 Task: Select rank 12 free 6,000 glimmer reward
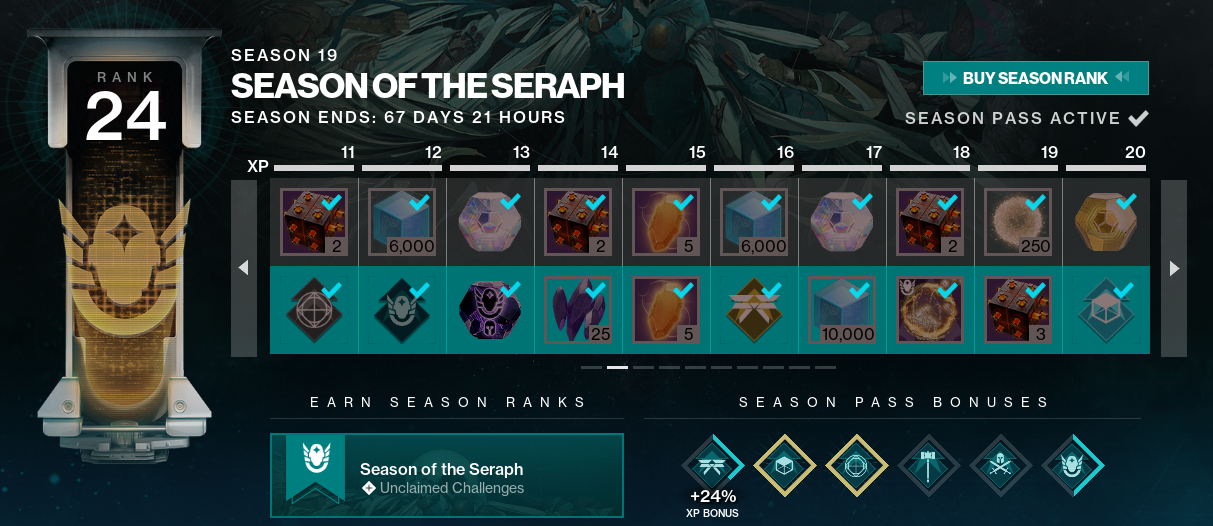point(402,222)
